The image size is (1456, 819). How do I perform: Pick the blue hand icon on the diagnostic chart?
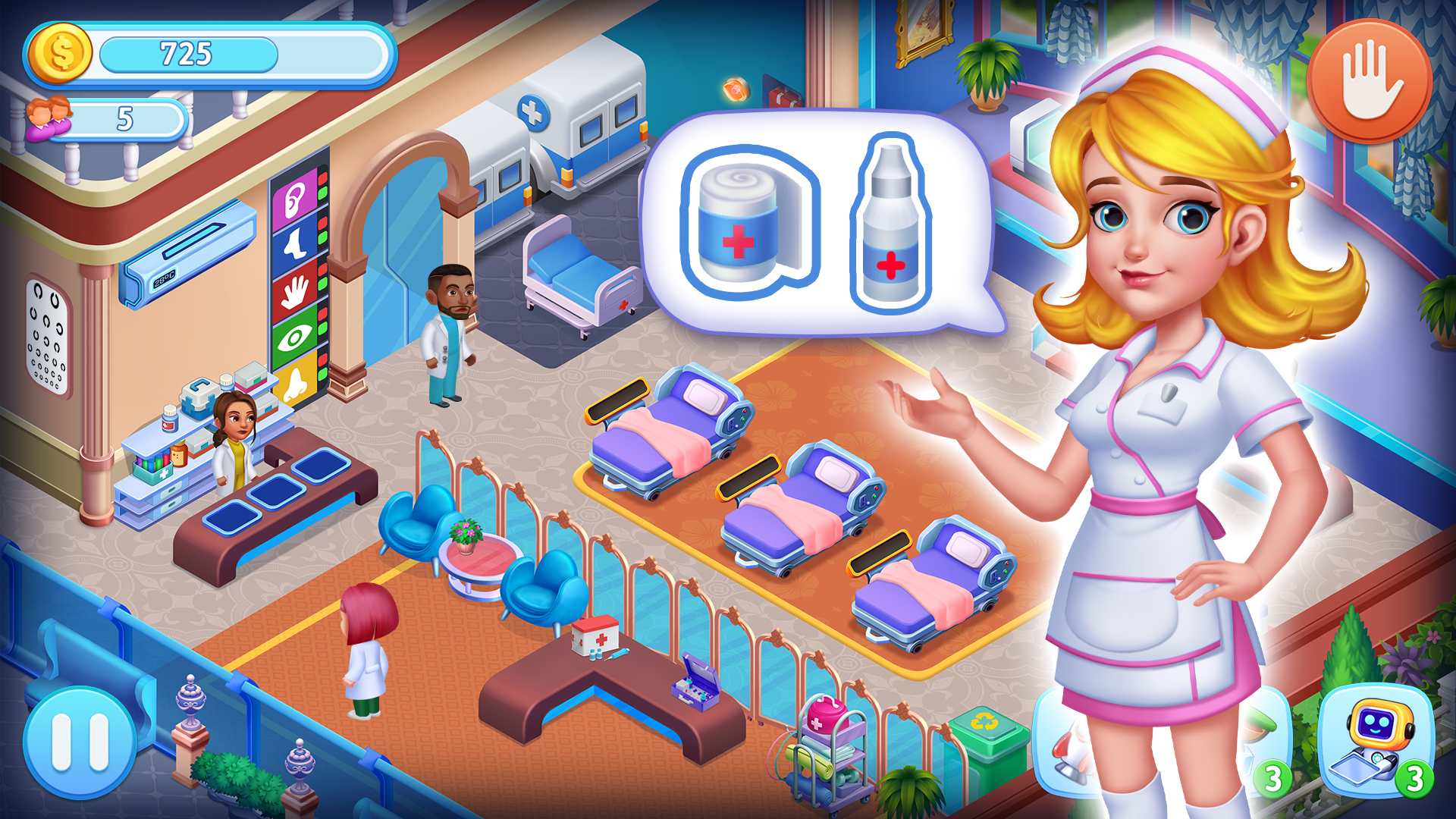(294, 292)
